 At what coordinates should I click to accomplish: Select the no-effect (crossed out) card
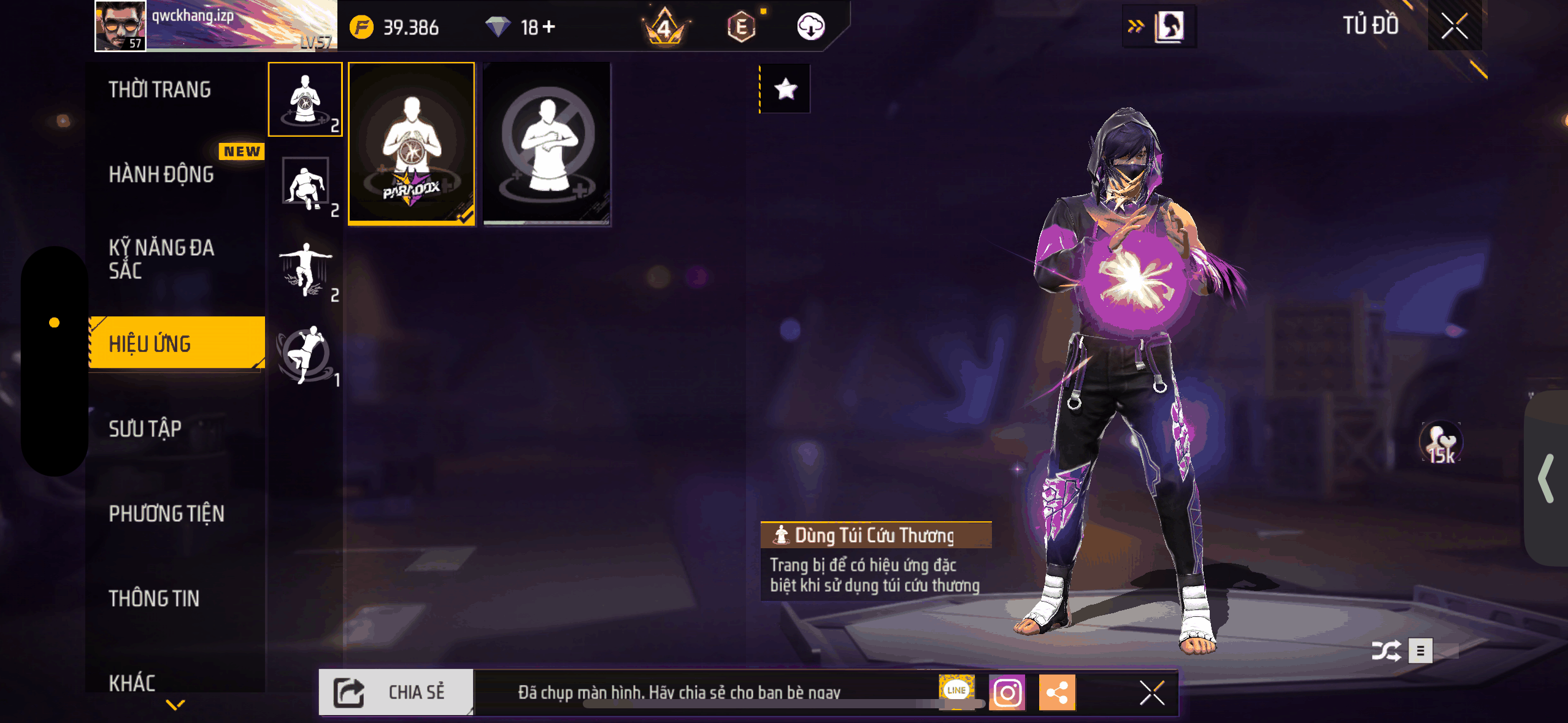tap(547, 144)
